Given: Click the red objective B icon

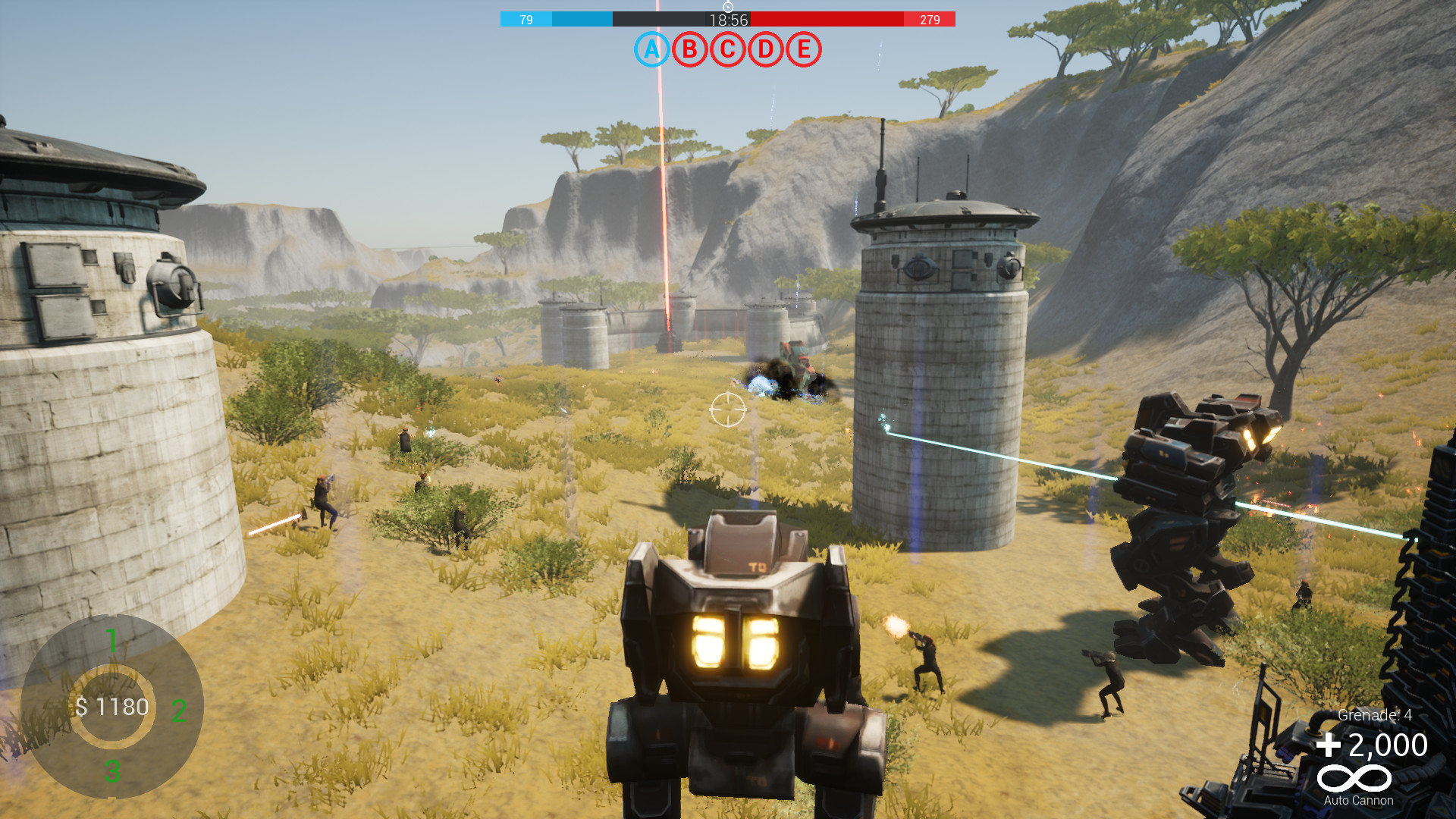Looking at the screenshot, I should click(x=688, y=52).
